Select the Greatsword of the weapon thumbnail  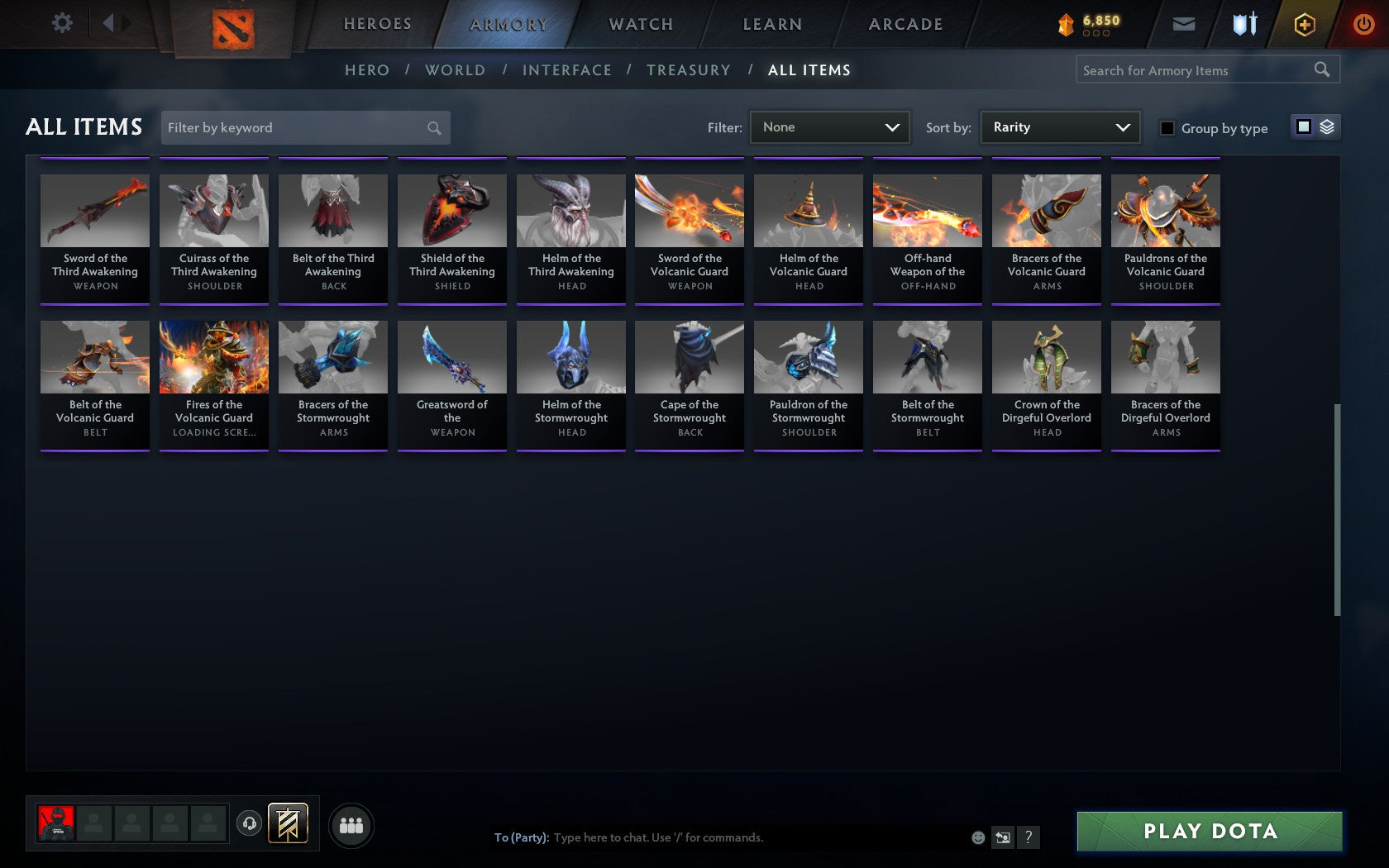point(451,357)
